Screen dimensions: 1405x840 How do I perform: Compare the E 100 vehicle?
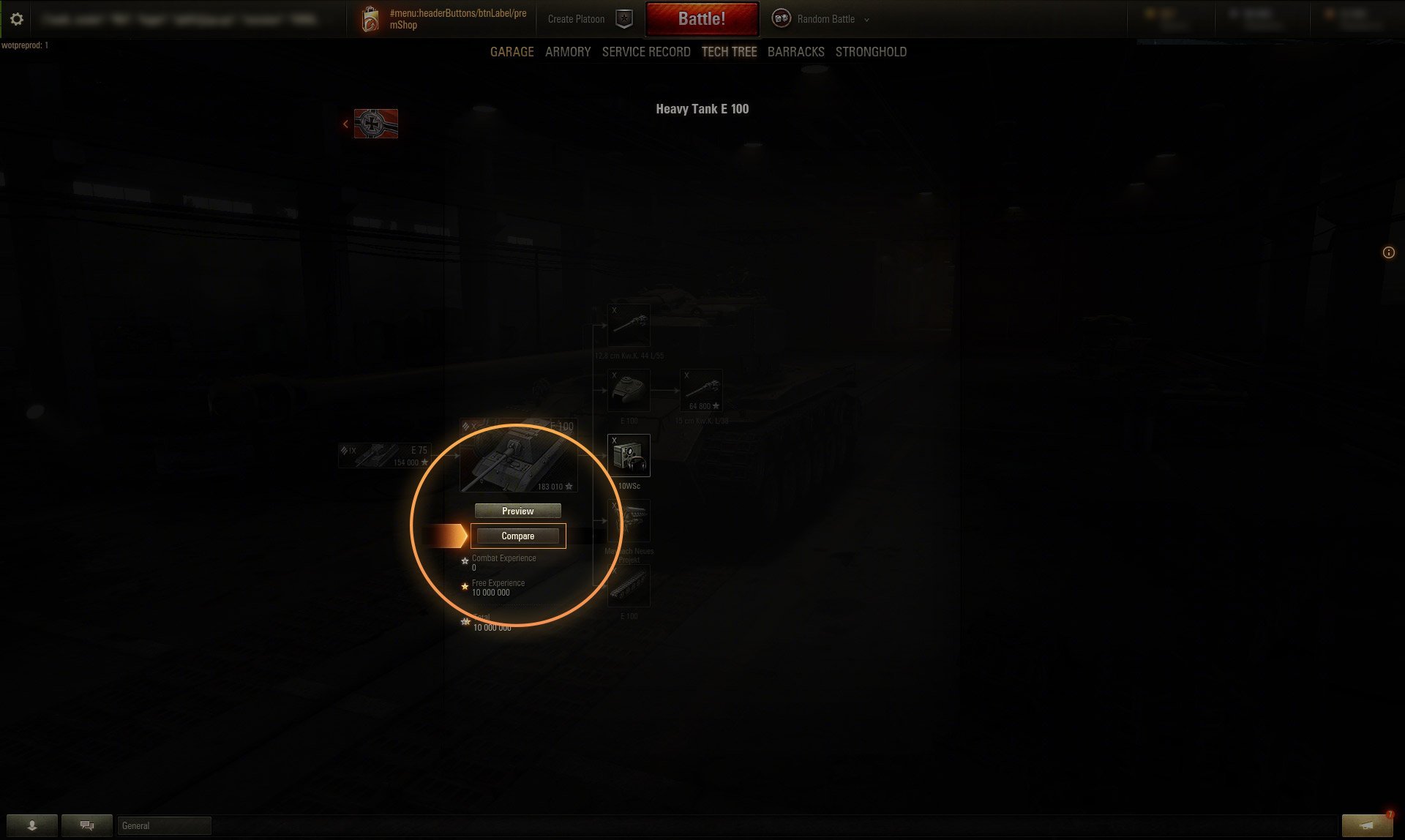[x=517, y=536]
